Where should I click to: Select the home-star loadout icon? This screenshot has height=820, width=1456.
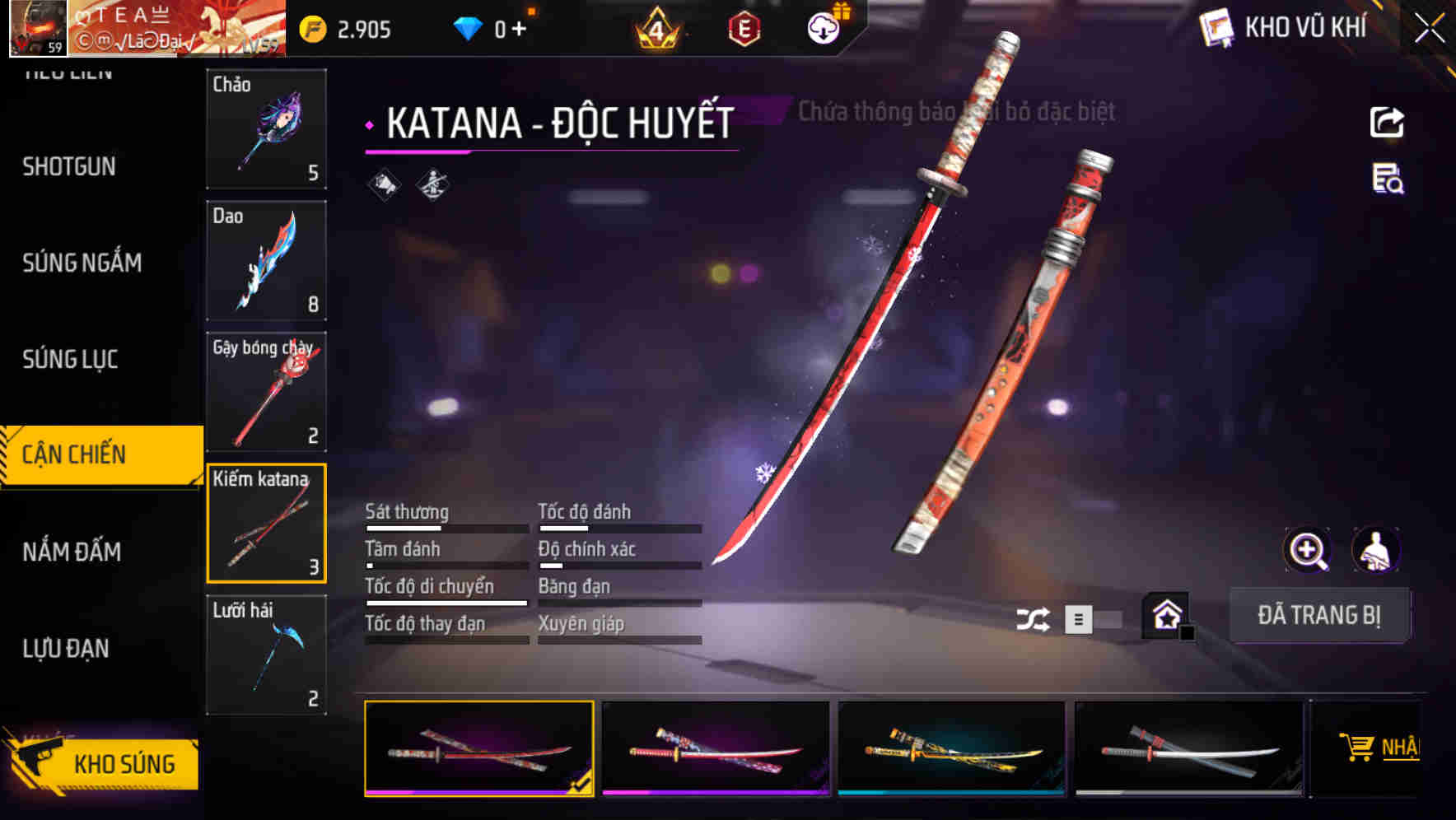(x=1166, y=616)
